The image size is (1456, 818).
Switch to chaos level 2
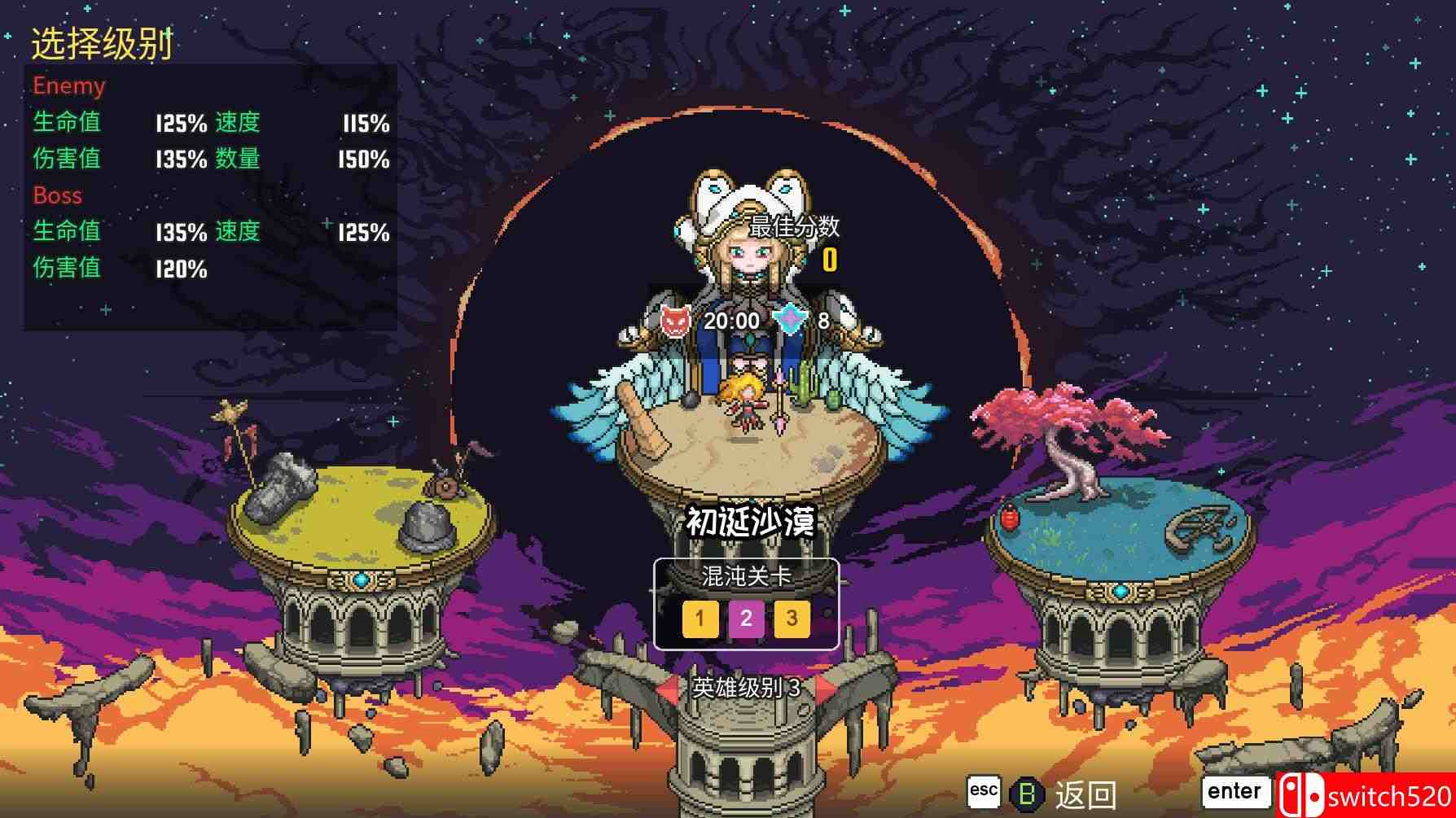(745, 619)
